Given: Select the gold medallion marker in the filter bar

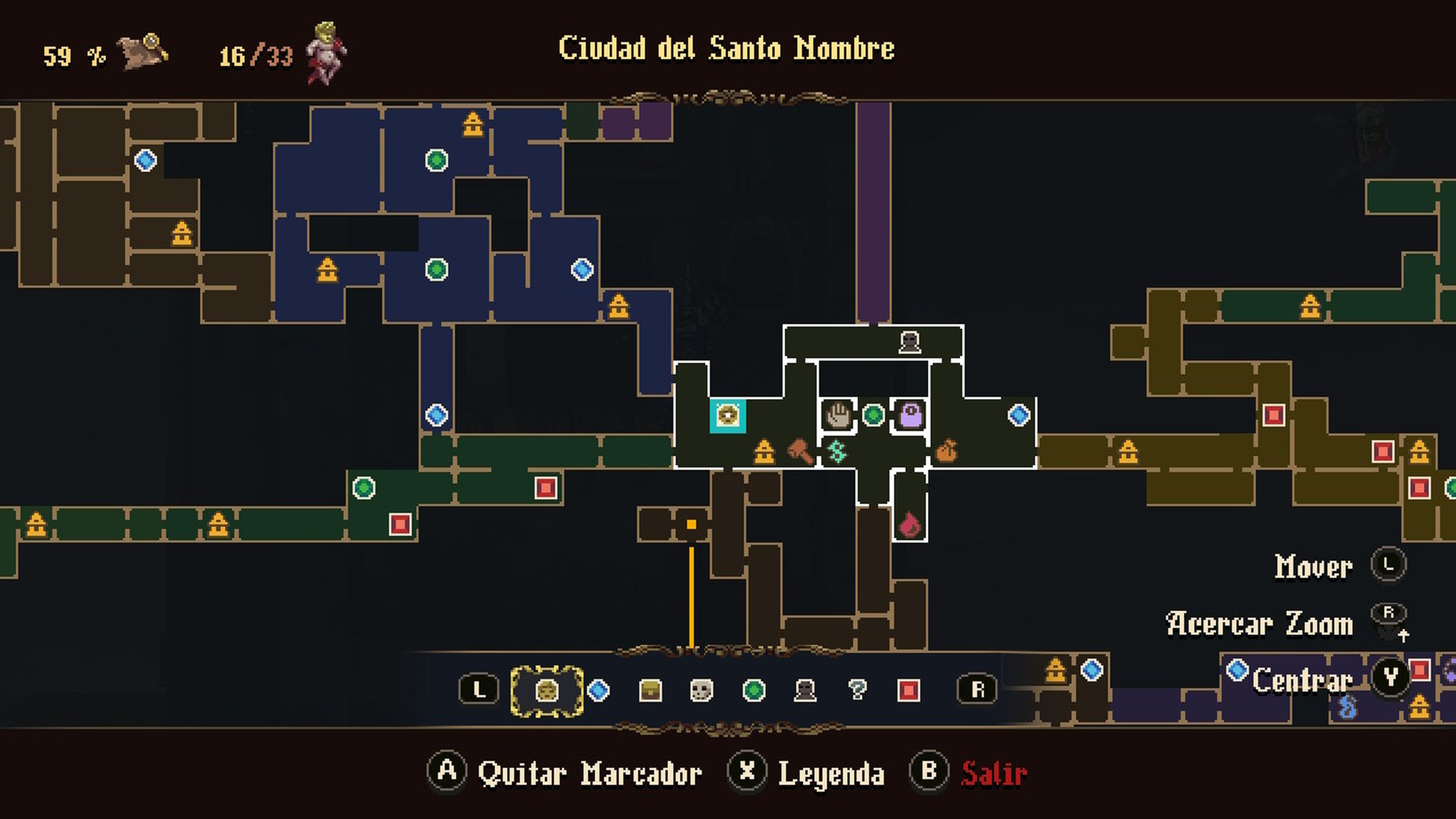Looking at the screenshot, I should (546, 690).
